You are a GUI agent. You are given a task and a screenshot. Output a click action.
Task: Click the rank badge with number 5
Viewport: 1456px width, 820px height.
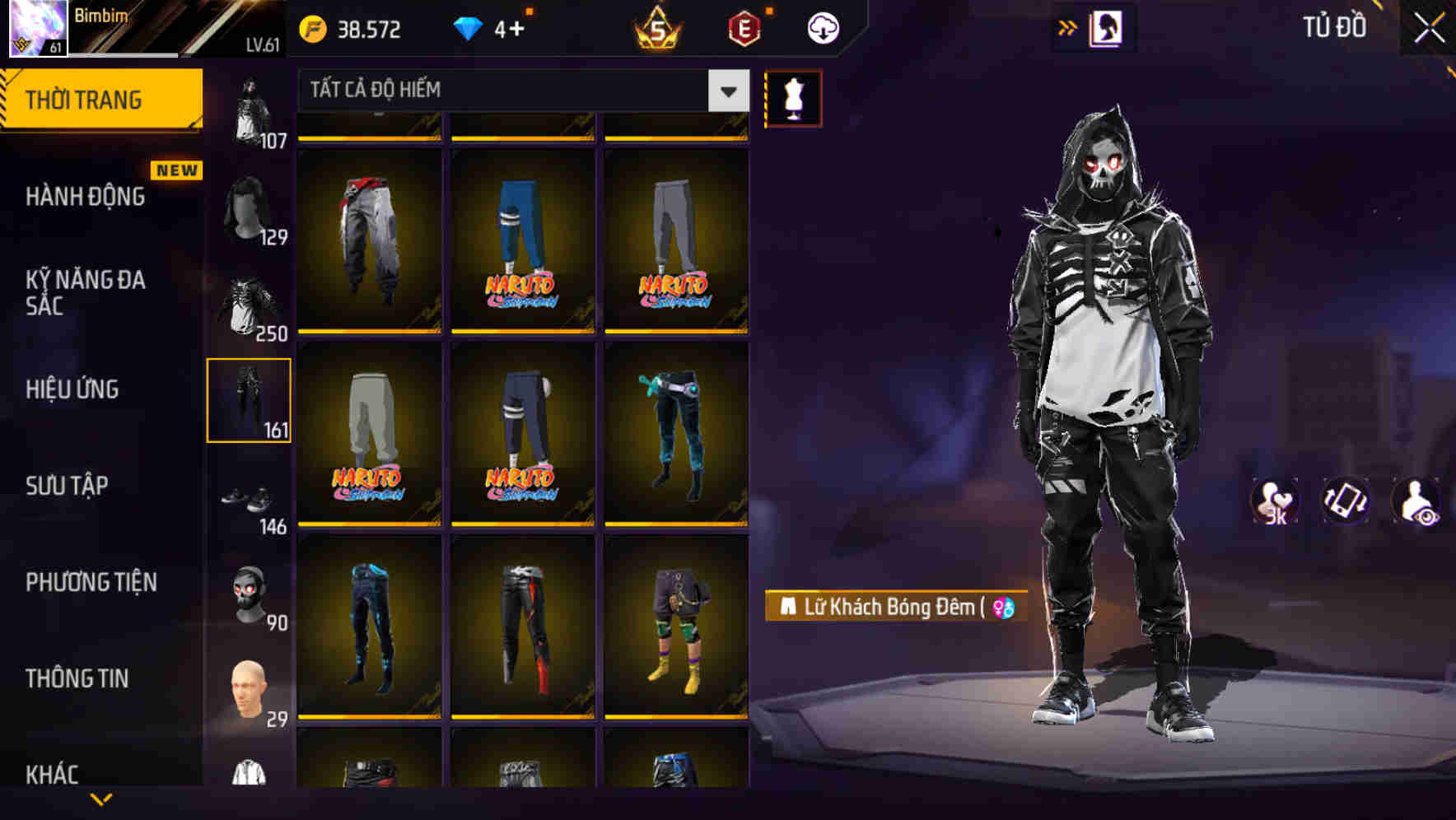point(657,27)
